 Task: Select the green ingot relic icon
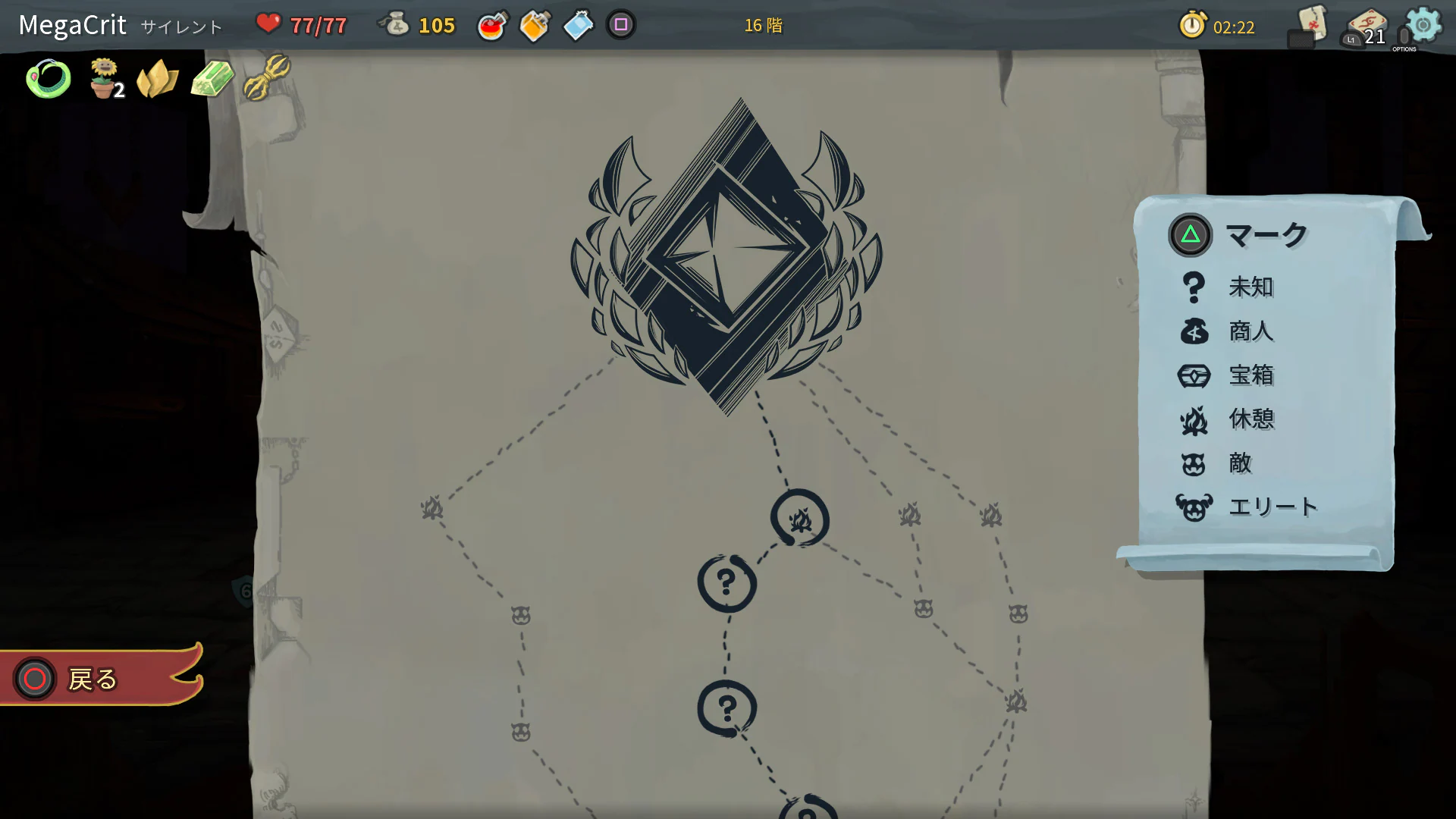point(211,77)
